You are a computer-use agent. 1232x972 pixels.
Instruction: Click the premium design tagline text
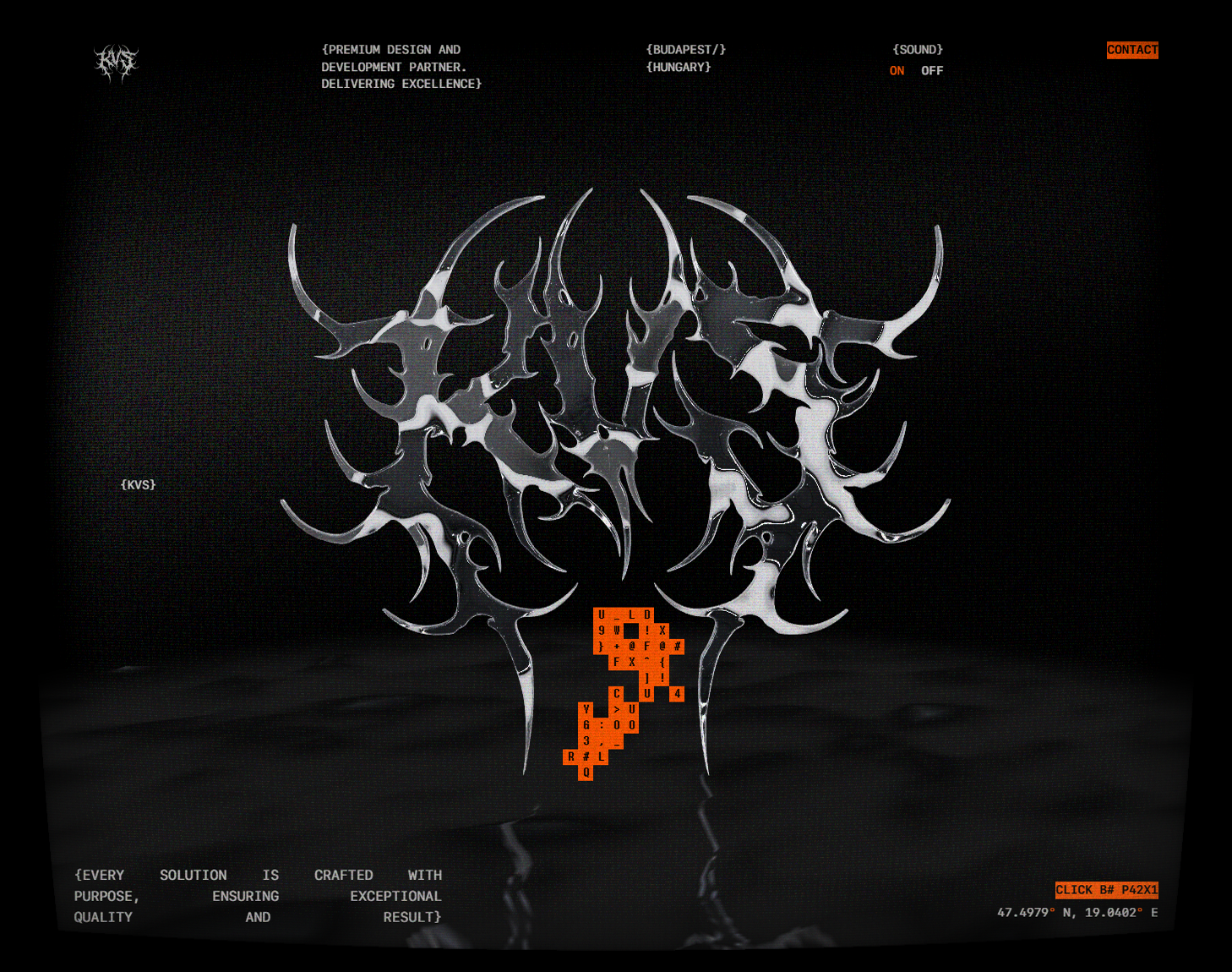point(401,66)
